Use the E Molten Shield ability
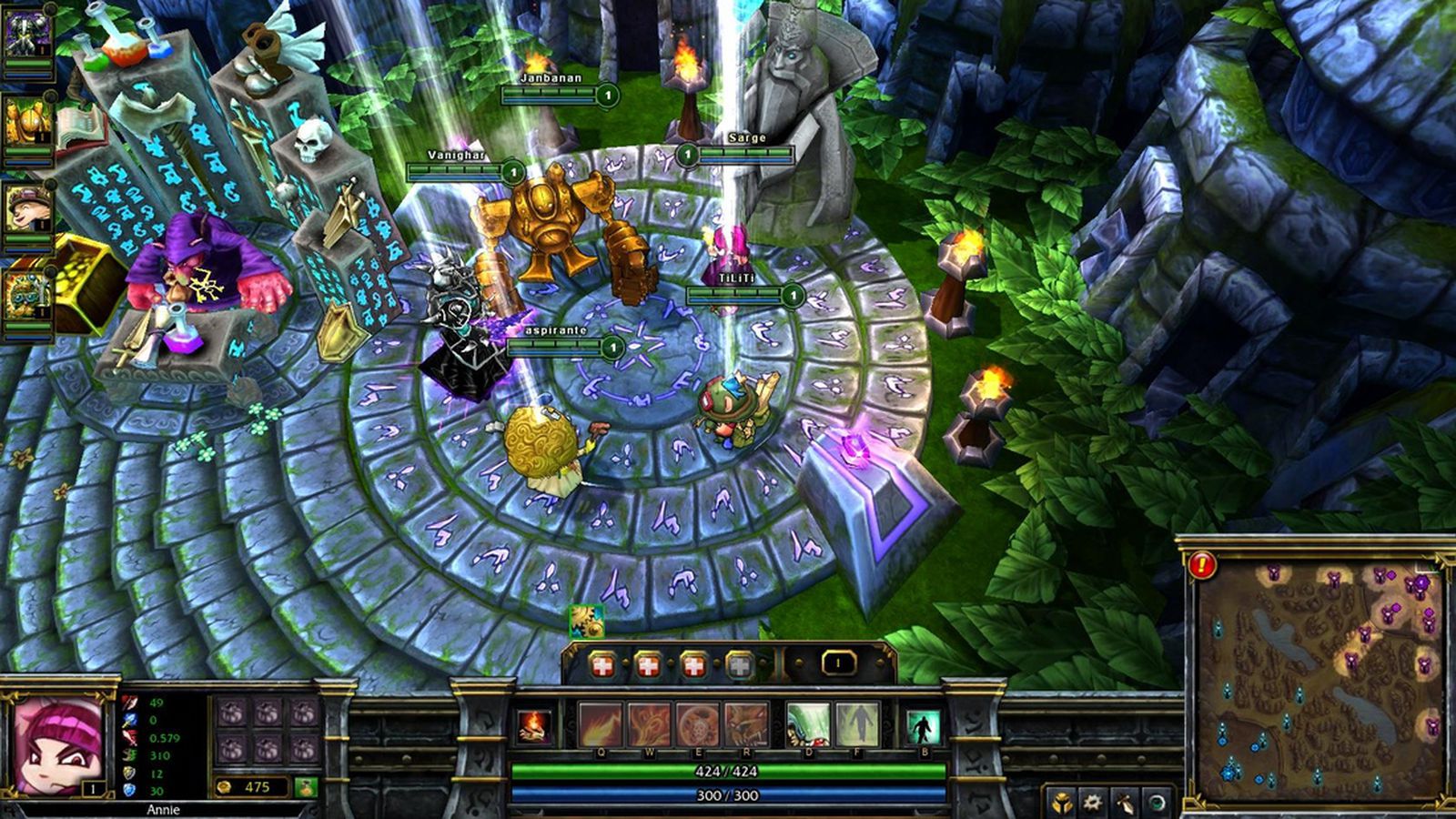This screenshot has width=1456, height=819. [697, 725]
